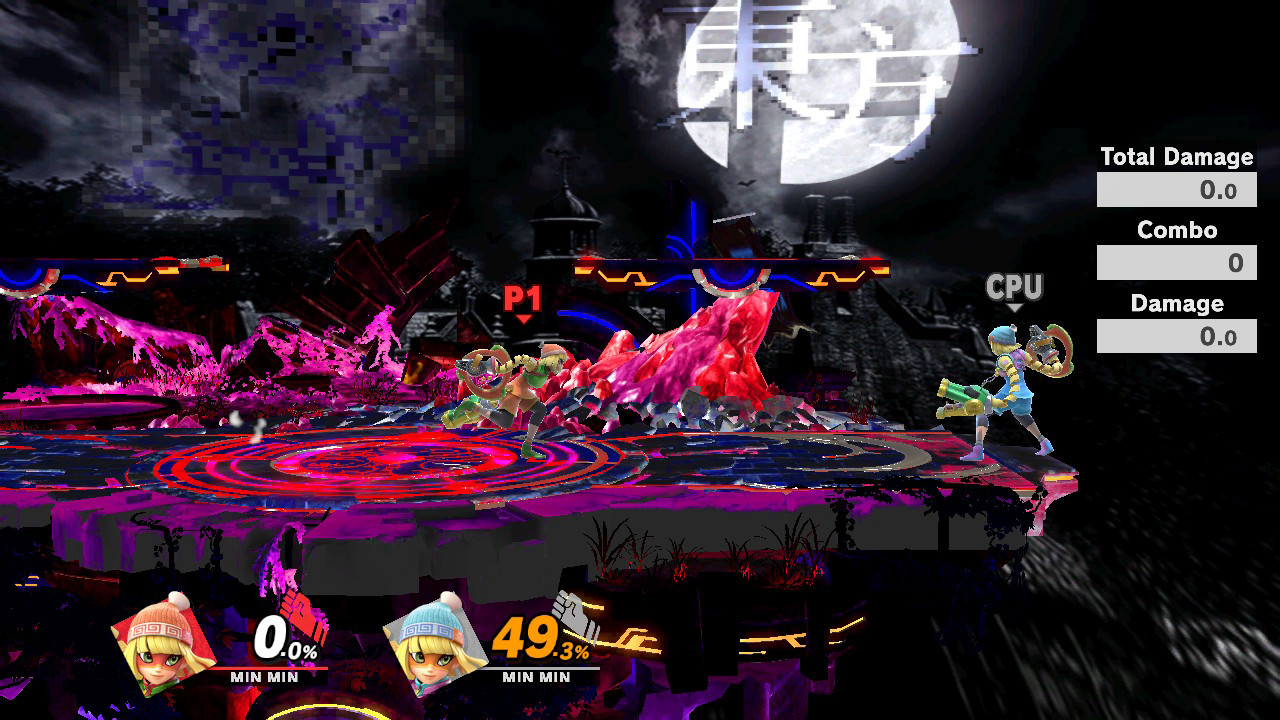Viewport: 1280px width, 720px height.
Task: Expand the Combo value field showing 0
Action: tap(1176, 262)
